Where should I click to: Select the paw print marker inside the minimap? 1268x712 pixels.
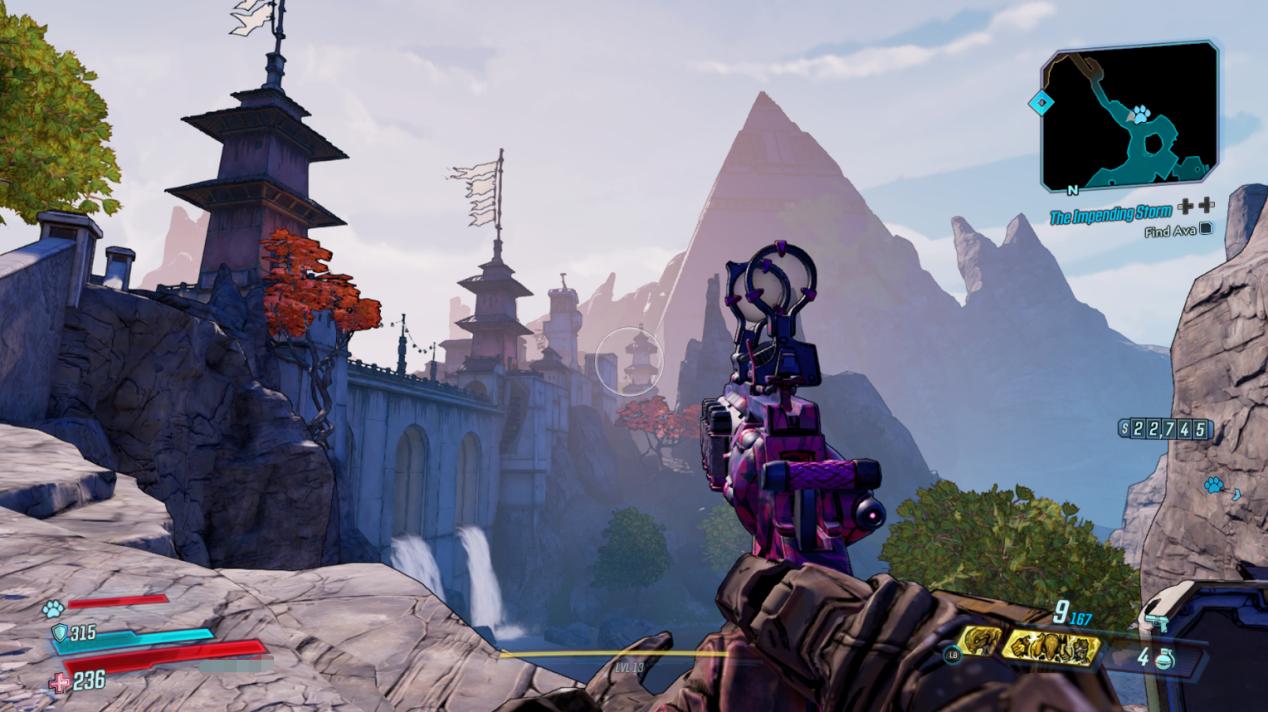point(1140,114)
